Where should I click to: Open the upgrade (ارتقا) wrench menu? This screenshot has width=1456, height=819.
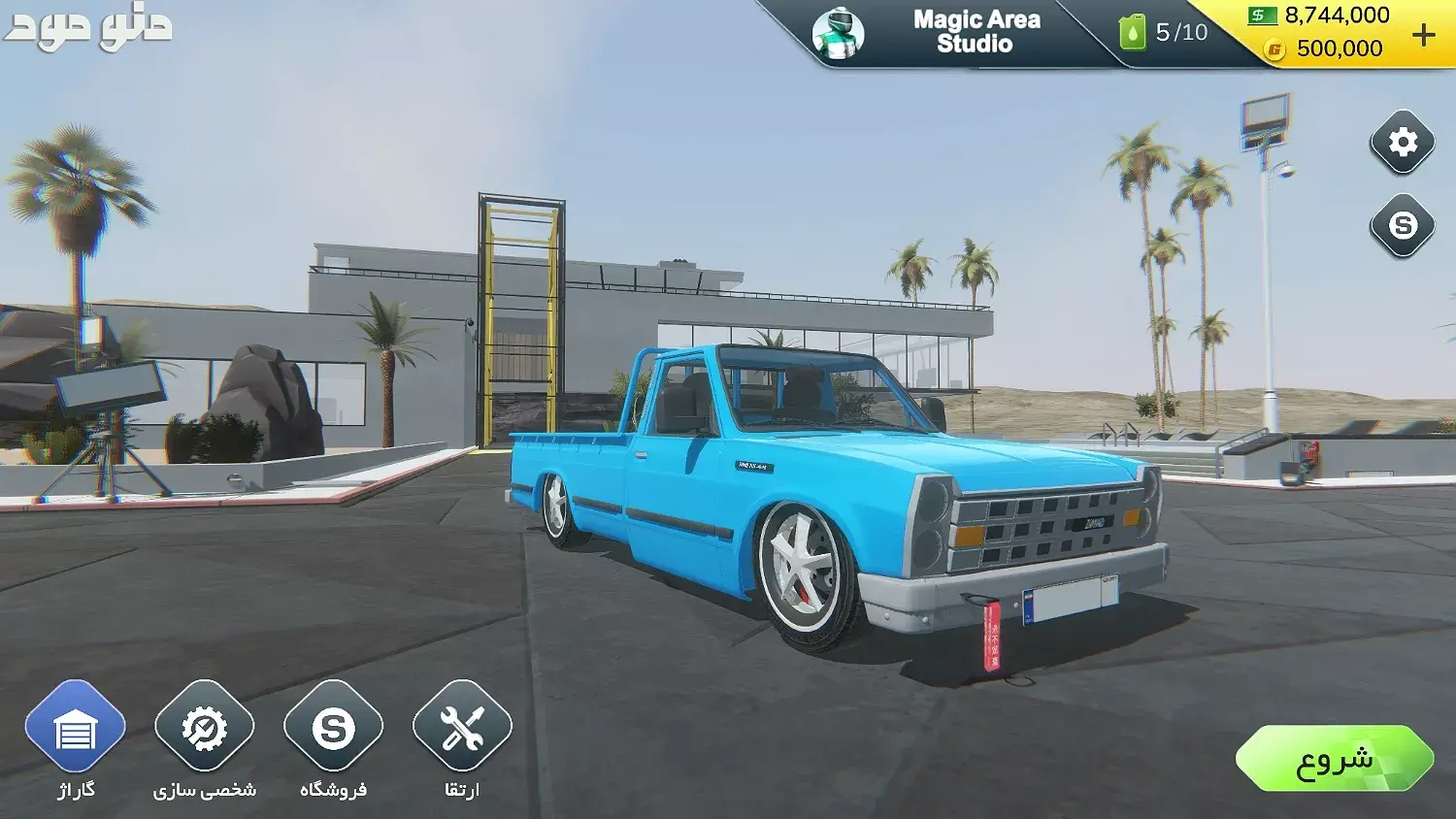coord(462,729)
